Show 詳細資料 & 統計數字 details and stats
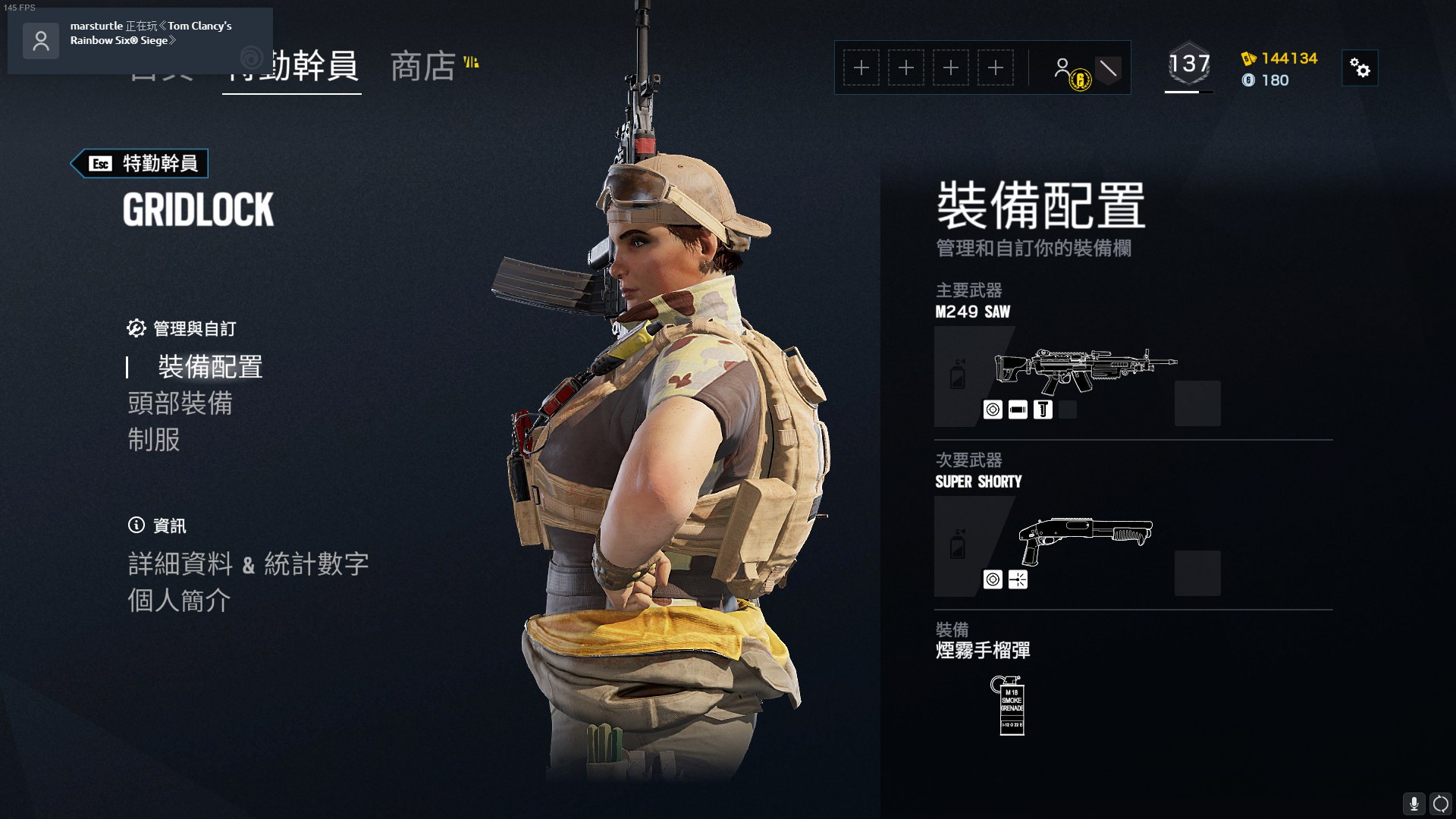Image resolution: width=1456 pixels, height=819 pixels. click(248, 564)
